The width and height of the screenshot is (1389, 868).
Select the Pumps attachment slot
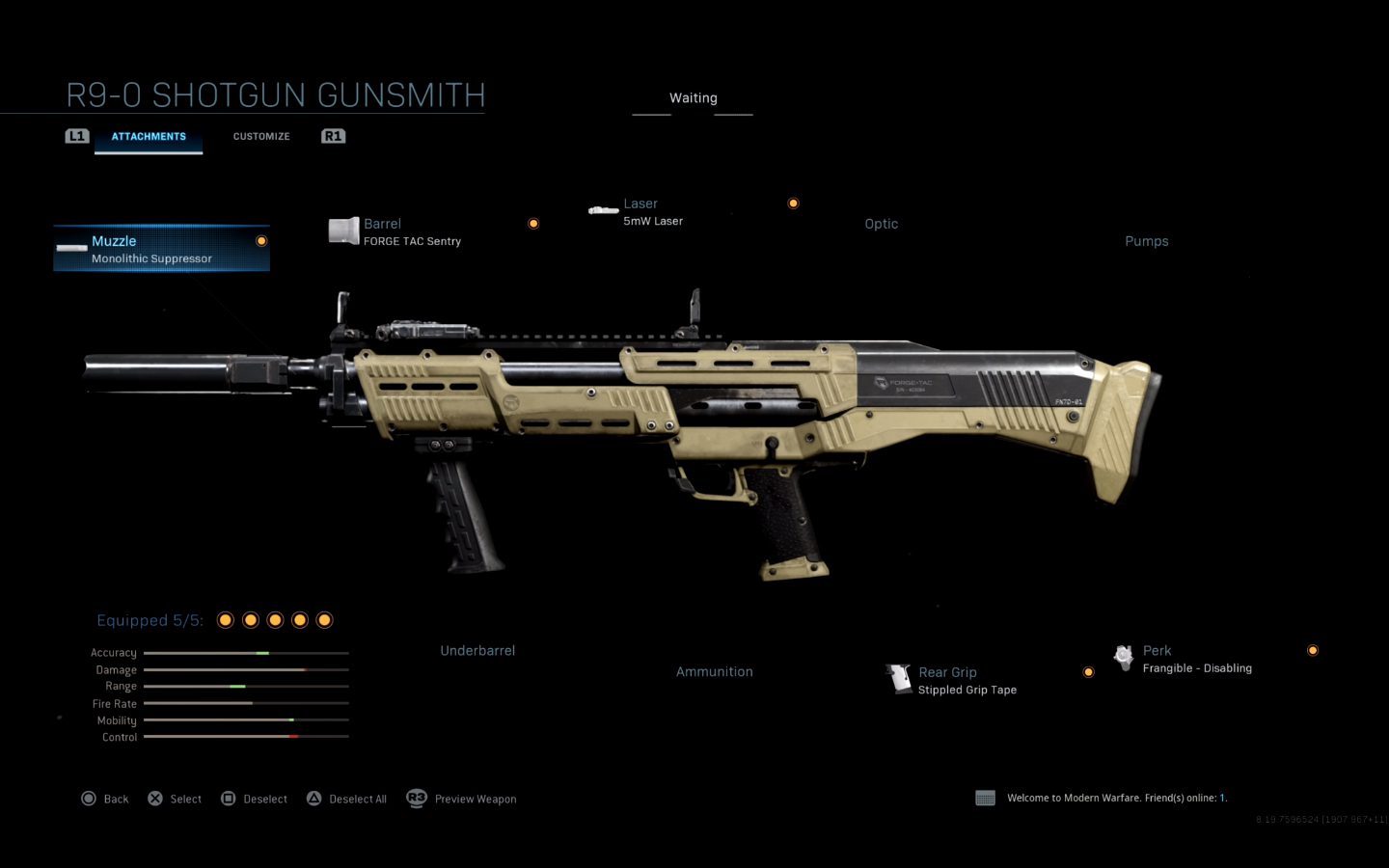(x=1146, y=241)
